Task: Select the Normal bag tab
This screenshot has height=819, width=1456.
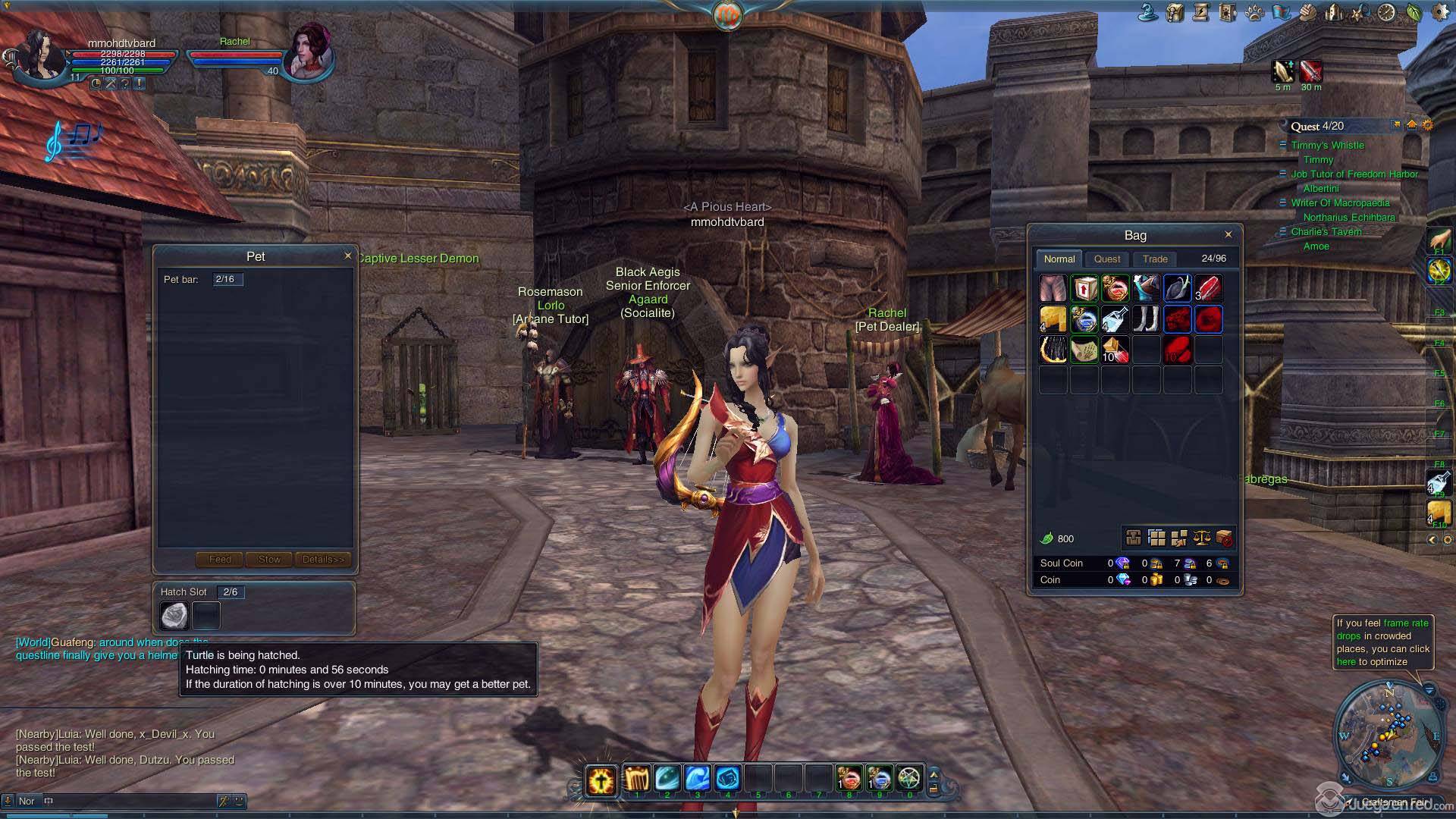Action: tap(1059, 259)
